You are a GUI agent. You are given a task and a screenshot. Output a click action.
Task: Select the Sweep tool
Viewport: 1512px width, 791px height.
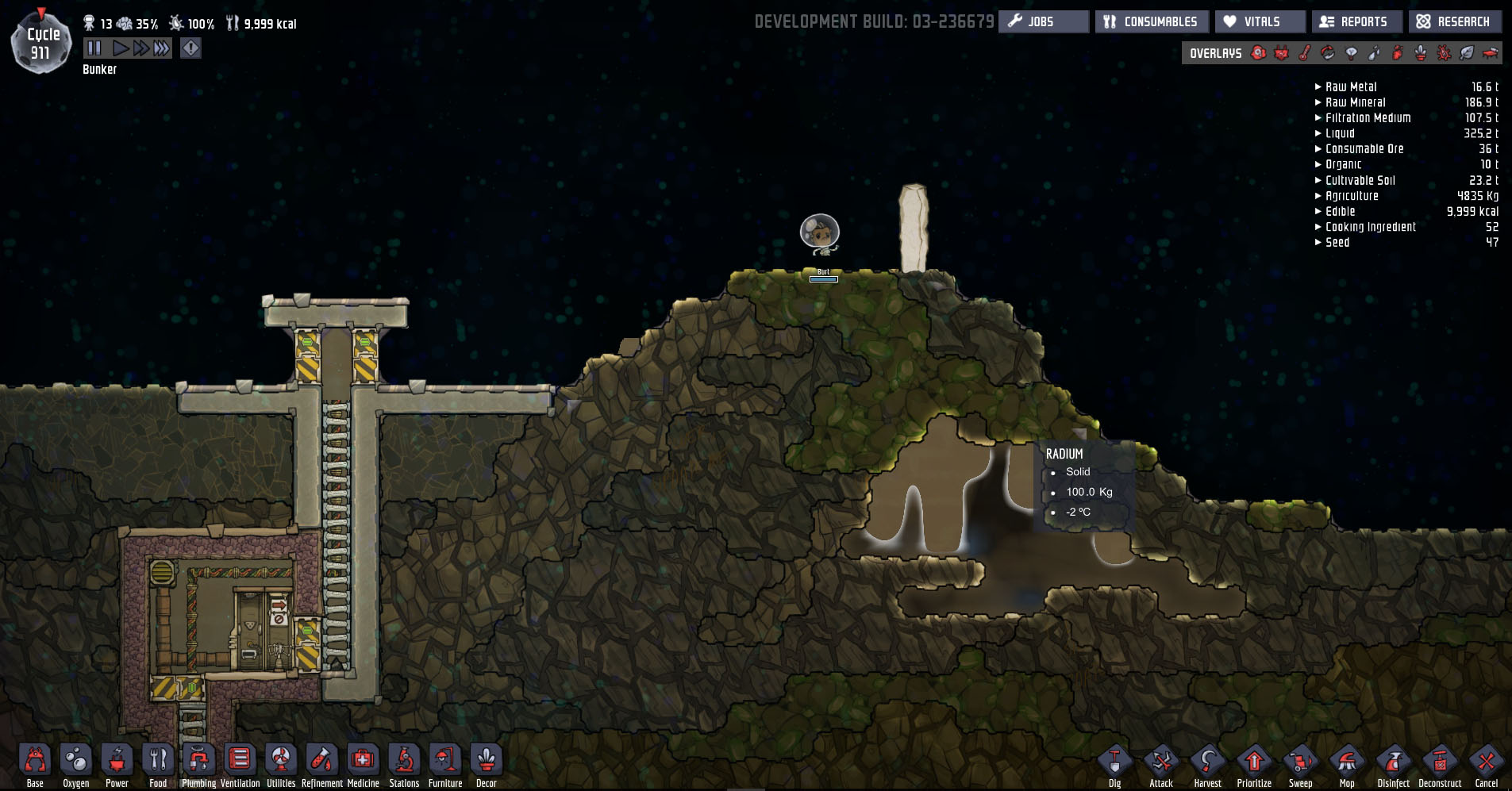pyautogui.click(x=1300, y=762)
